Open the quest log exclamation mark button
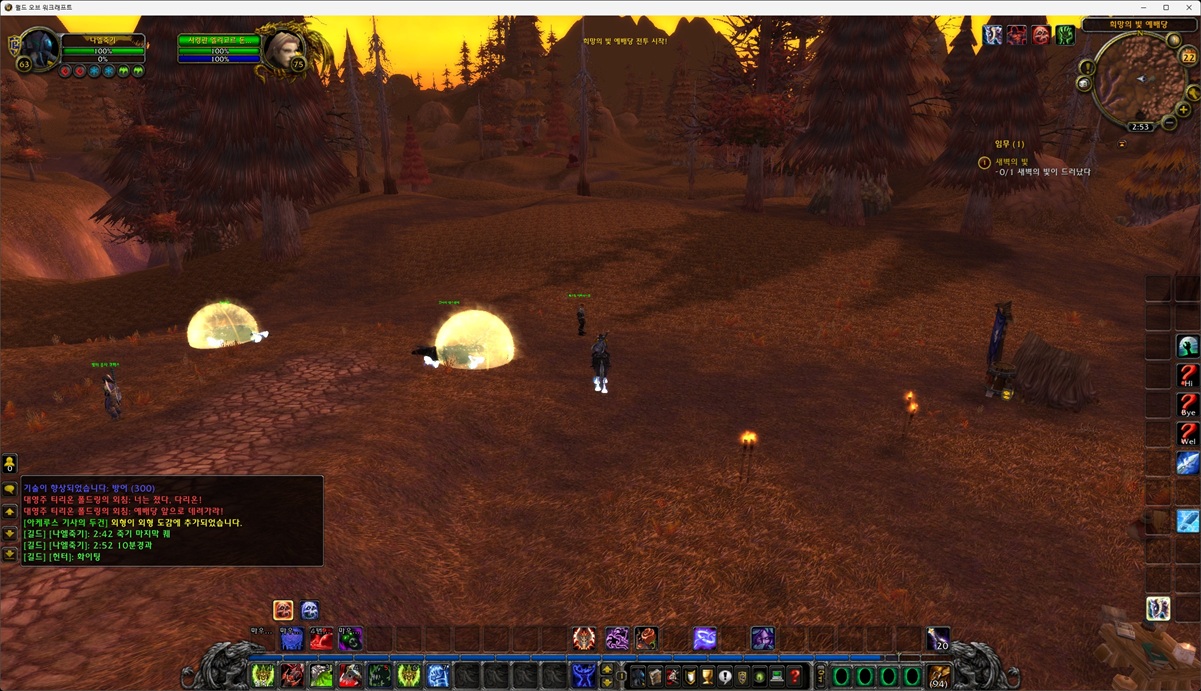This screenshot has height=691, width=1201. tap(725, 677)
